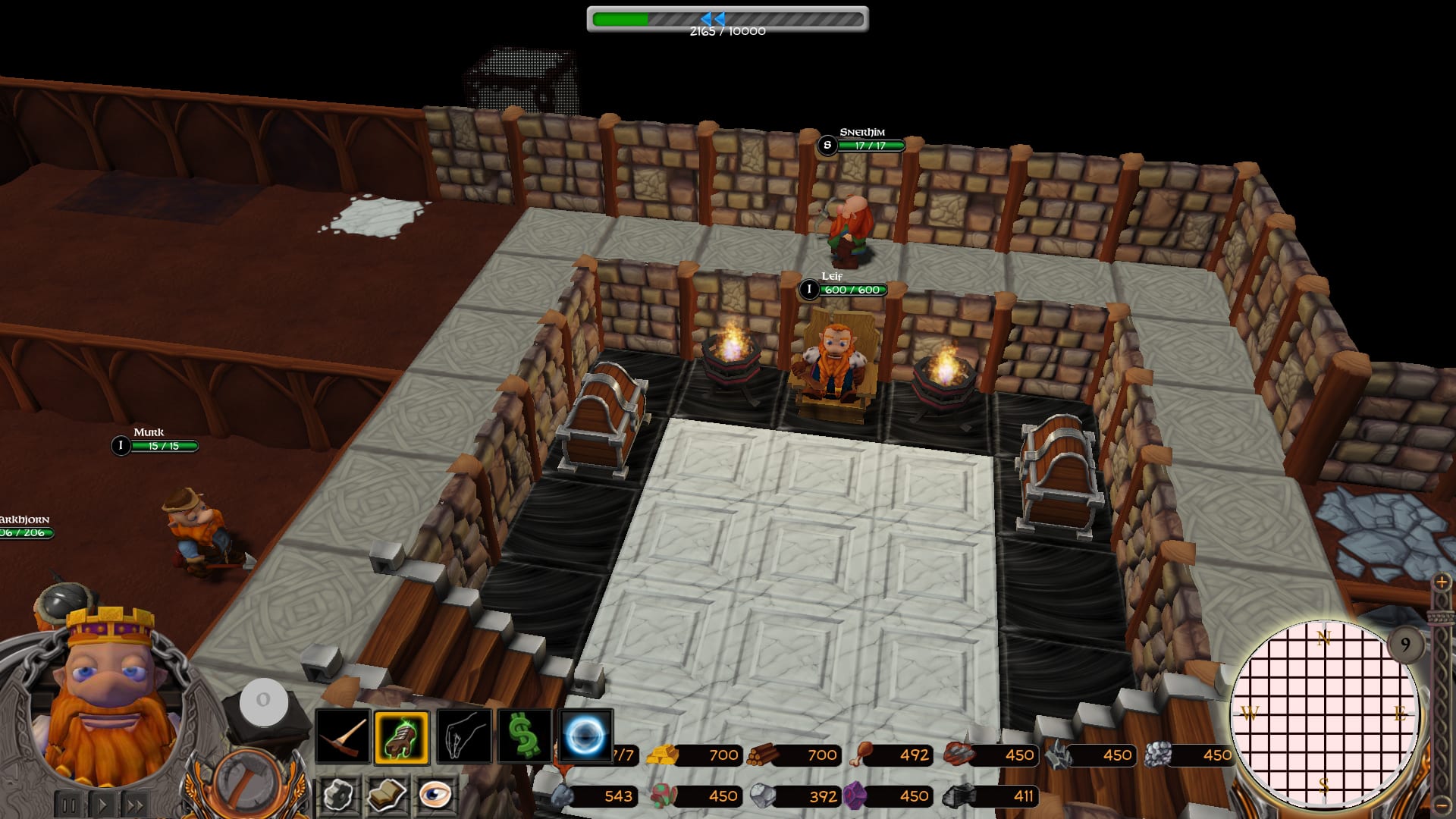Open the gear settings button

[x=338, y=795]
